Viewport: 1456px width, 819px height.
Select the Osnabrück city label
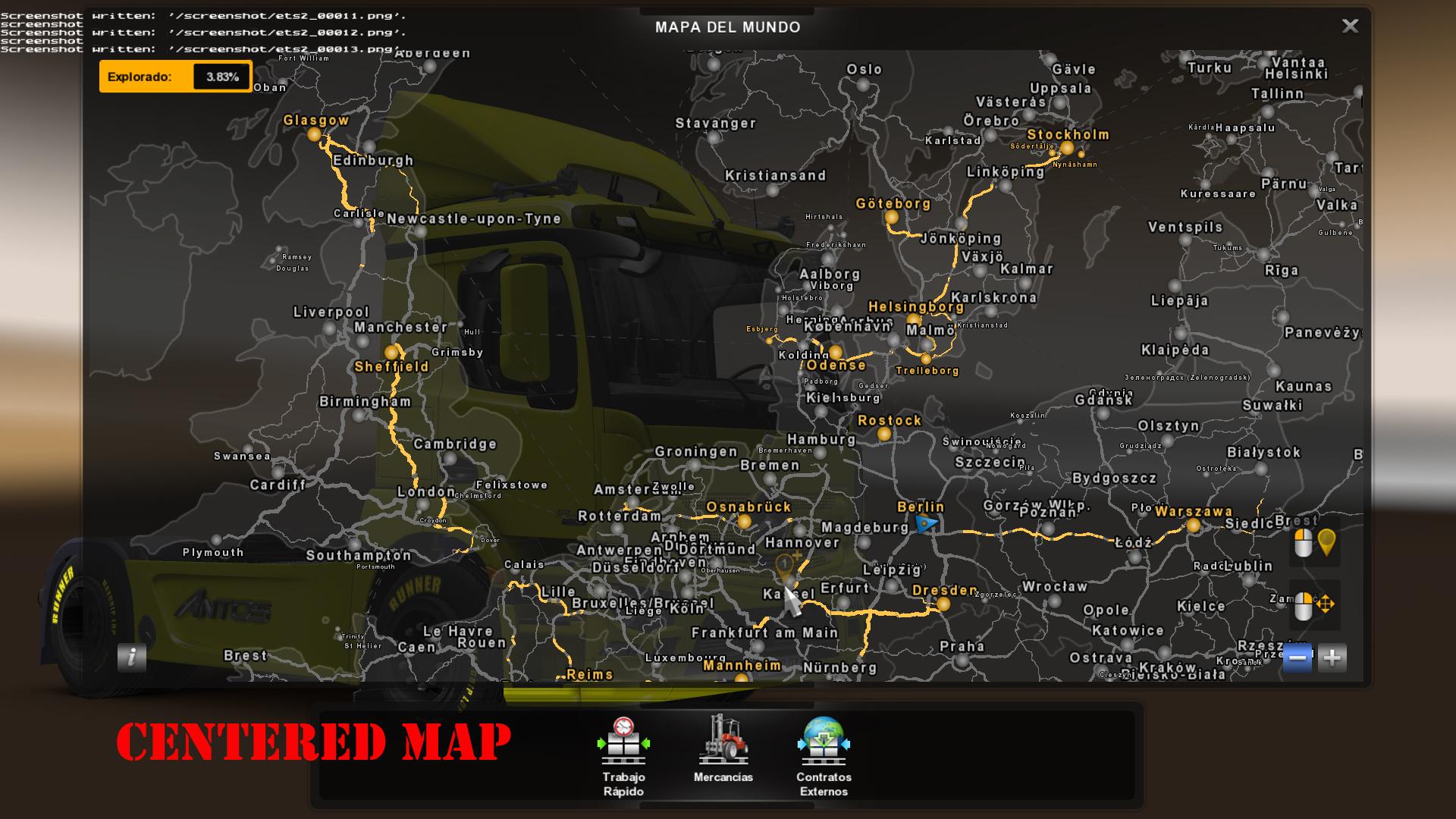coord(748,506)
